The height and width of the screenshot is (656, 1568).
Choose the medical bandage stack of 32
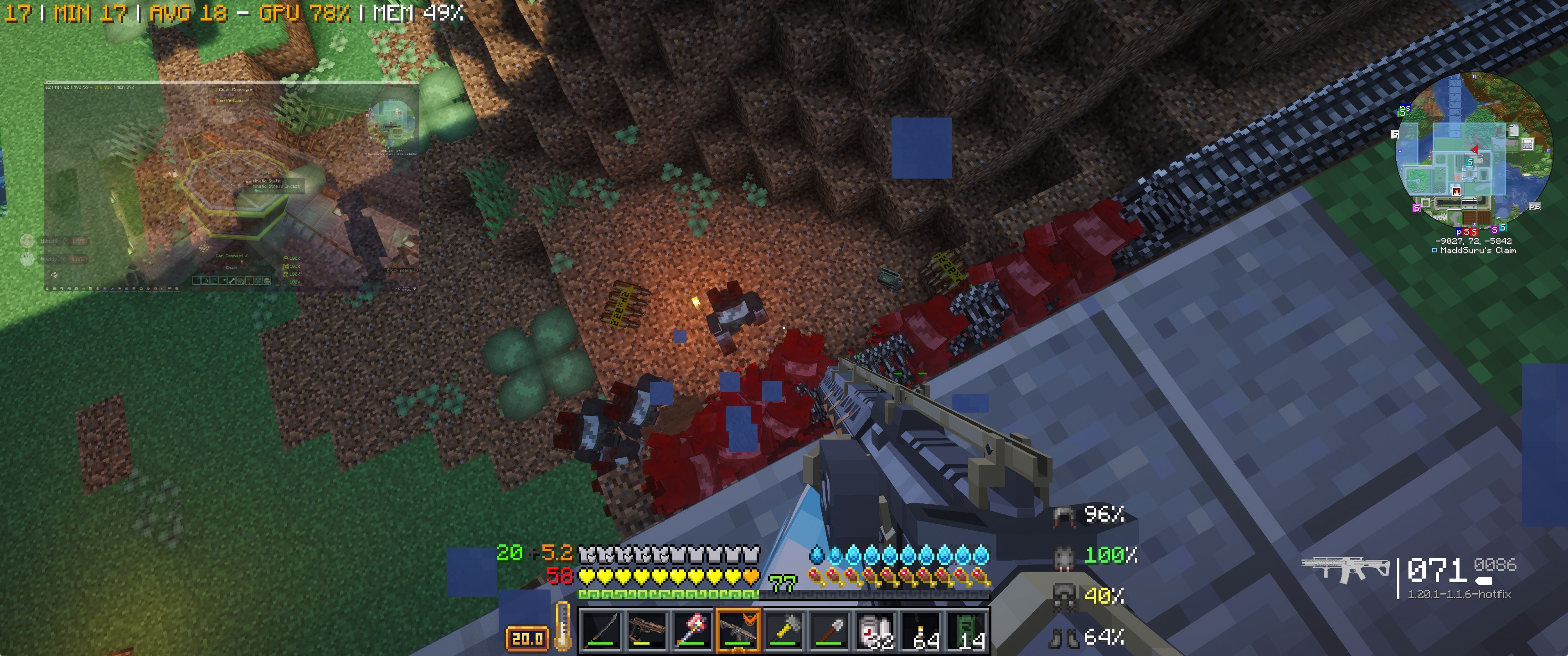coord(875,630)
